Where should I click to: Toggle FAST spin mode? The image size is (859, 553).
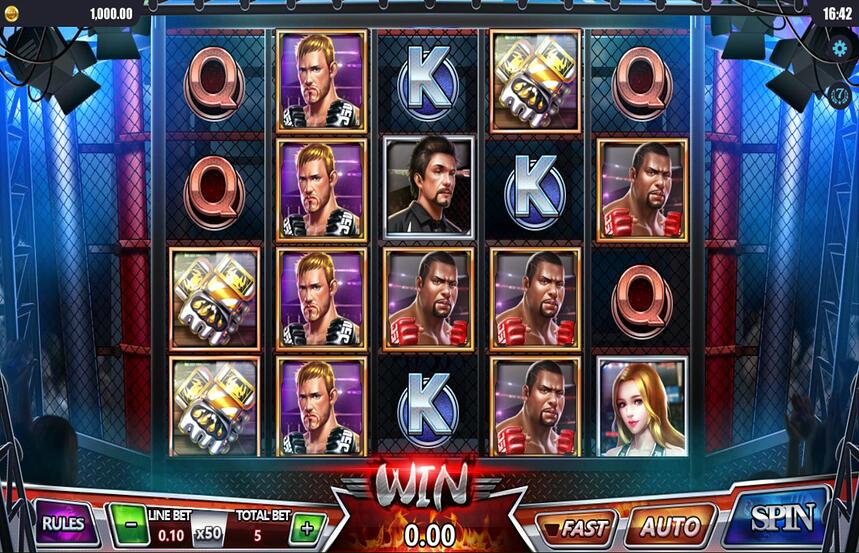coord(576,523)
